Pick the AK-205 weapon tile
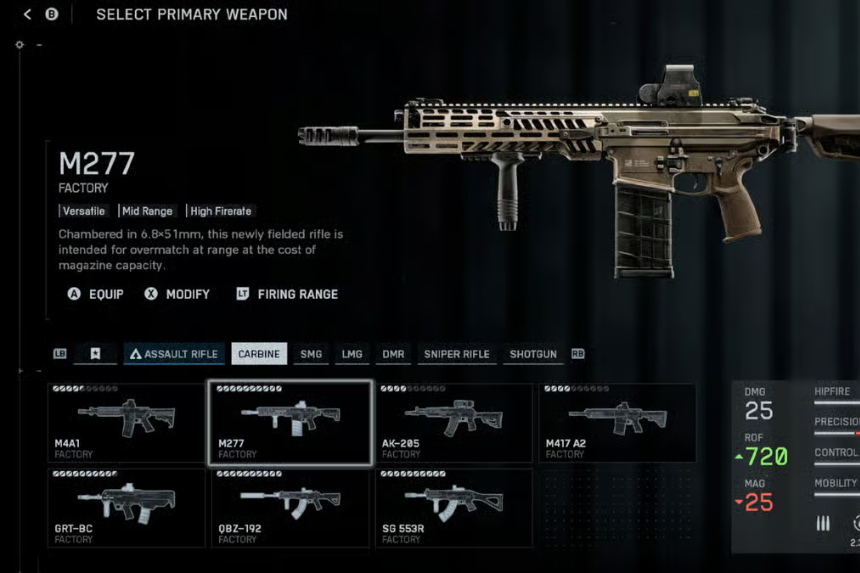 click(454, 422)
